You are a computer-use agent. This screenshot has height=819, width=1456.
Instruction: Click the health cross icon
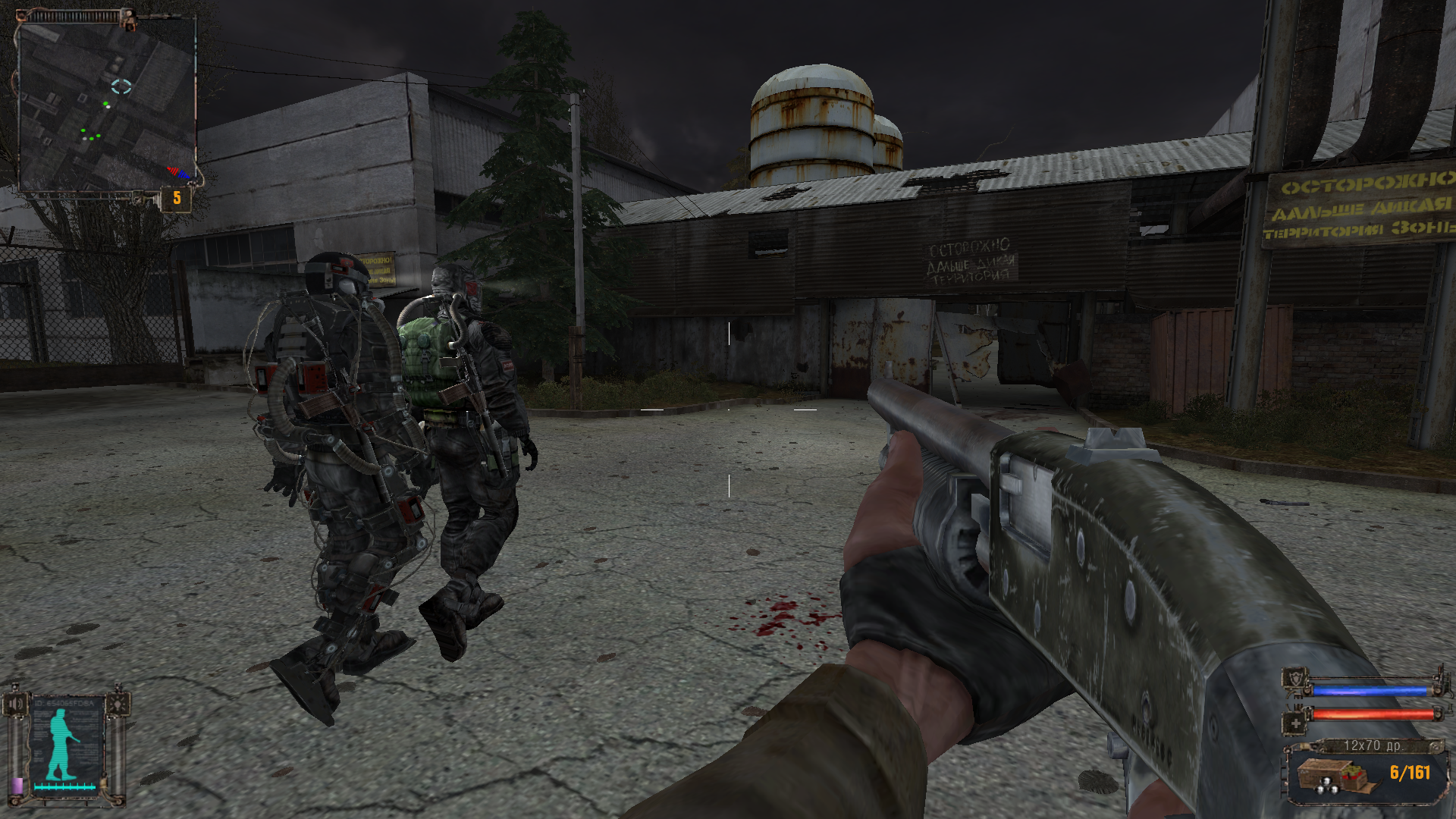pyautogui.click(x=1295, y=723)
